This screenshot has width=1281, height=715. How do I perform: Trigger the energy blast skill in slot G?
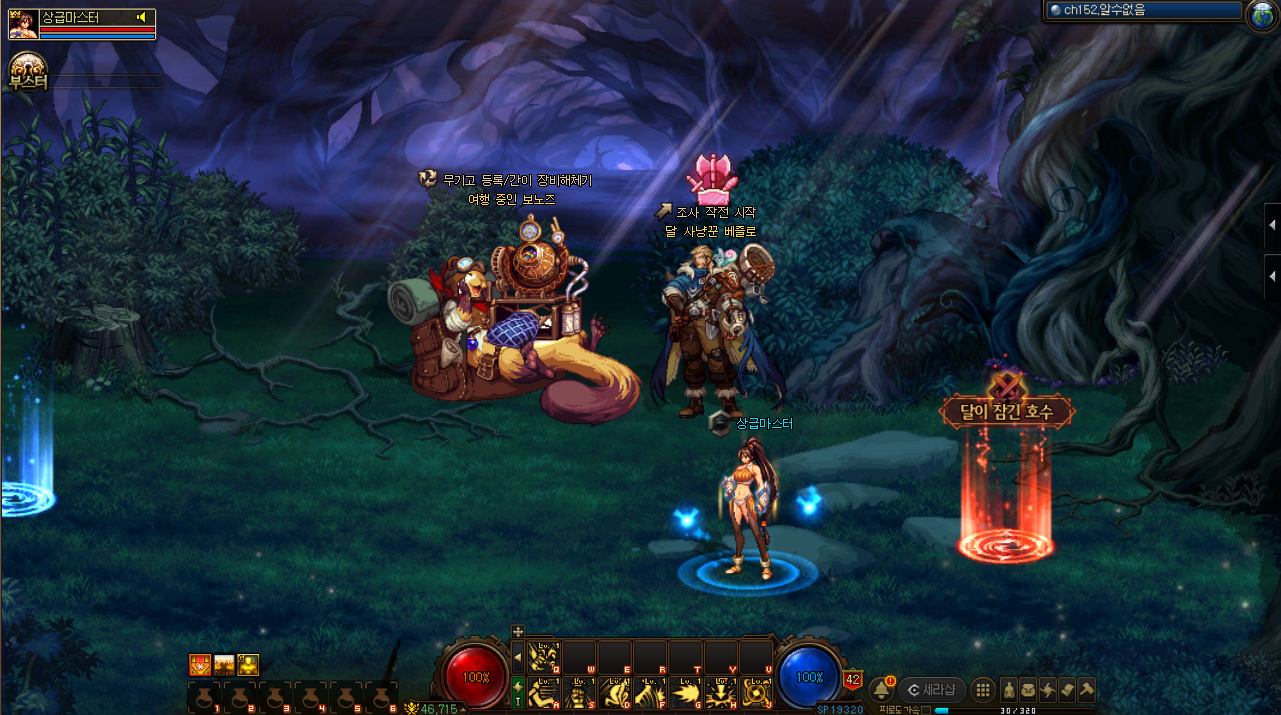(685, 692)
